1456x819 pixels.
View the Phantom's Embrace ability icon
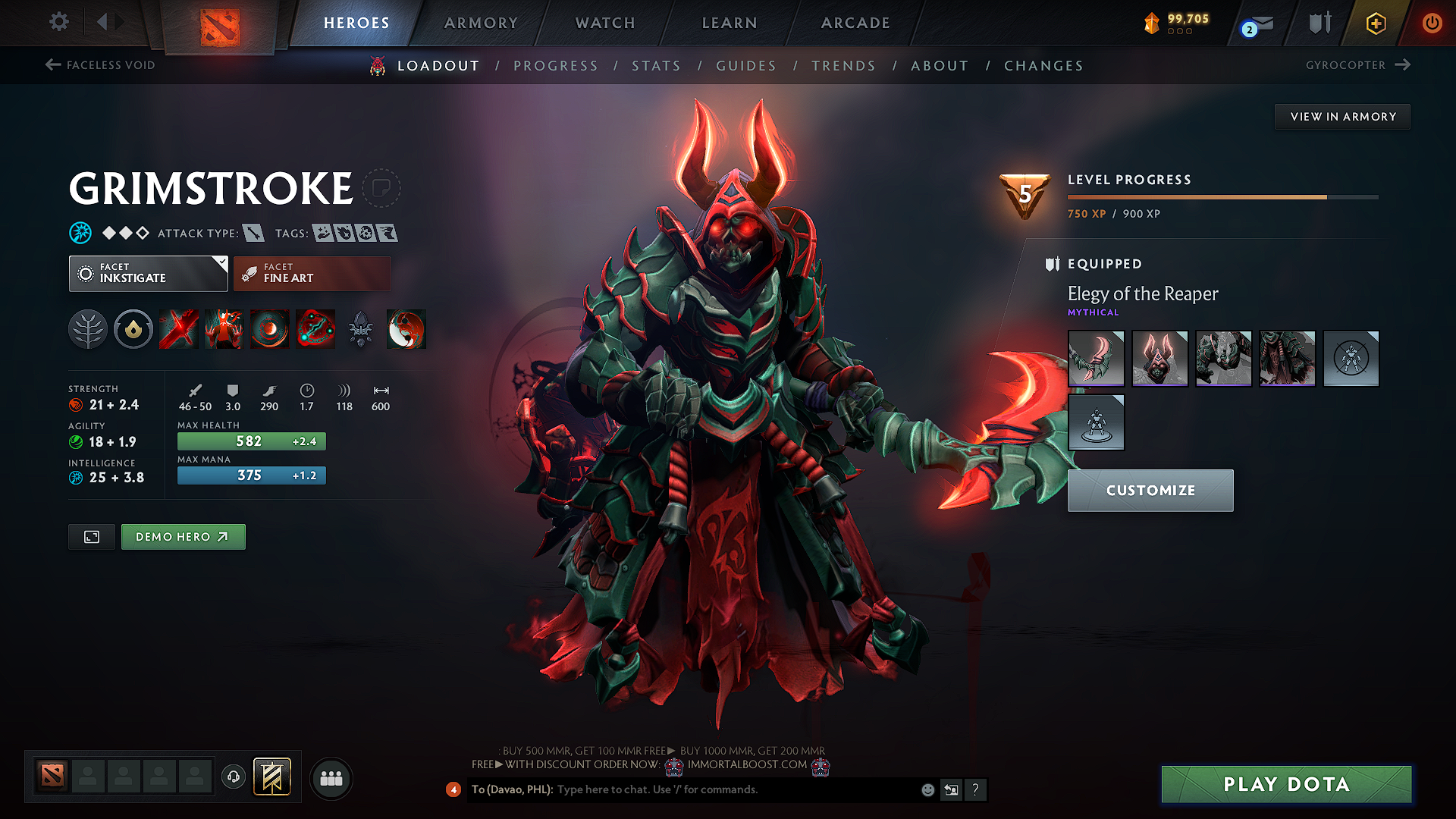(x=224, y=329)
